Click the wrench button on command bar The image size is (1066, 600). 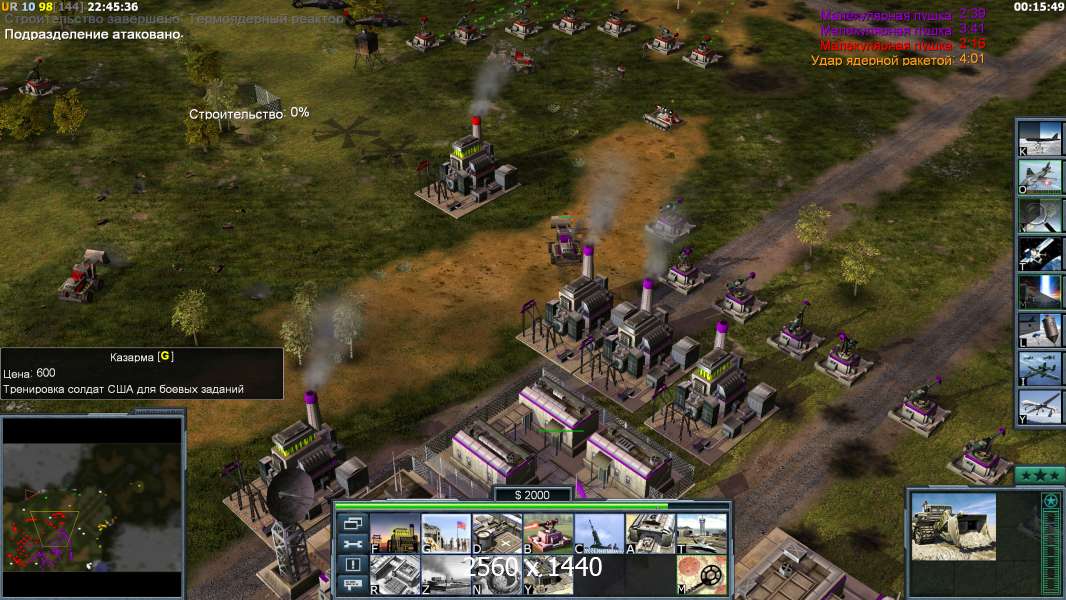click(x=352, y=544)
